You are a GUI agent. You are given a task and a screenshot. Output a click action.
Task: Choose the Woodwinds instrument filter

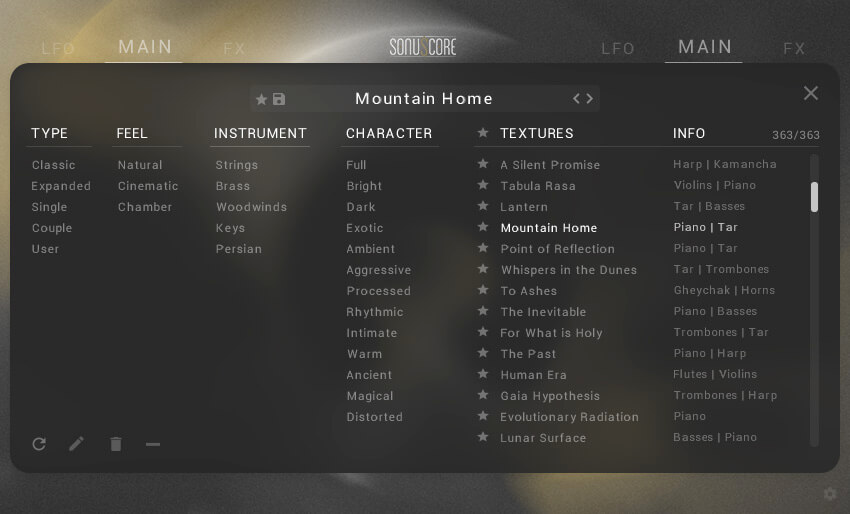pos(251,207)
